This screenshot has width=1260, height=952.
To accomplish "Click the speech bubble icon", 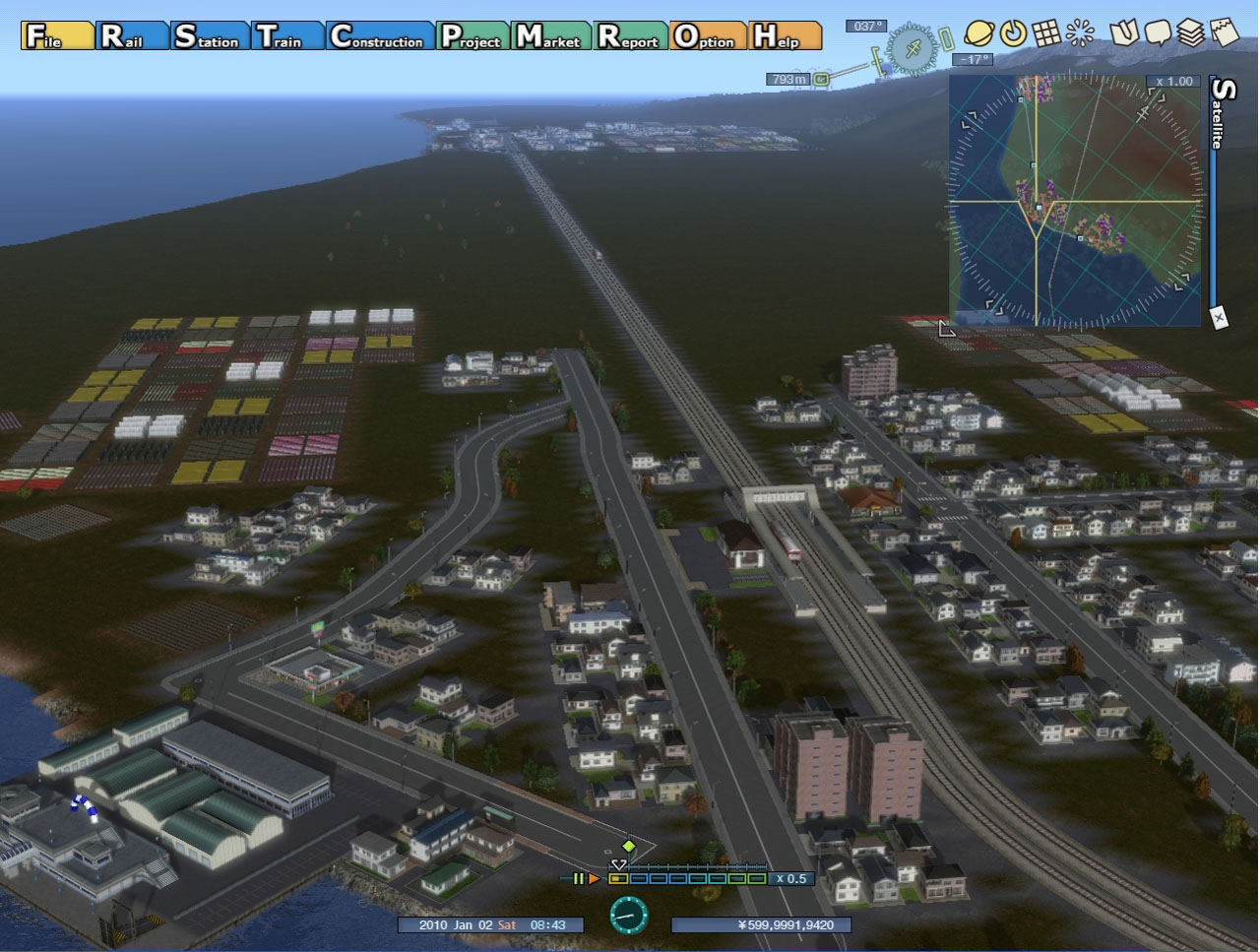I will pos(1158,33).
